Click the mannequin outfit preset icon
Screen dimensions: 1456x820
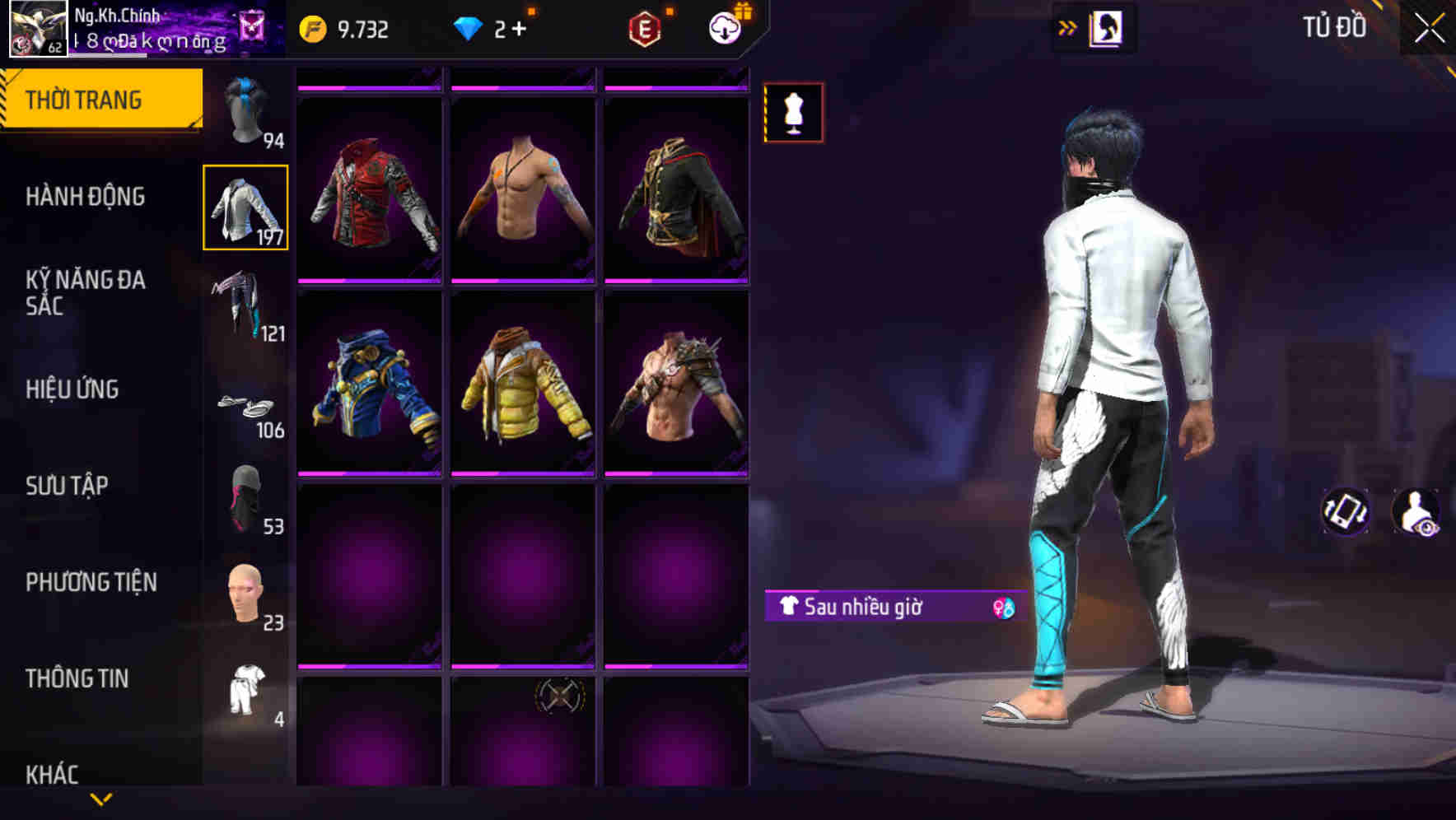793,113
